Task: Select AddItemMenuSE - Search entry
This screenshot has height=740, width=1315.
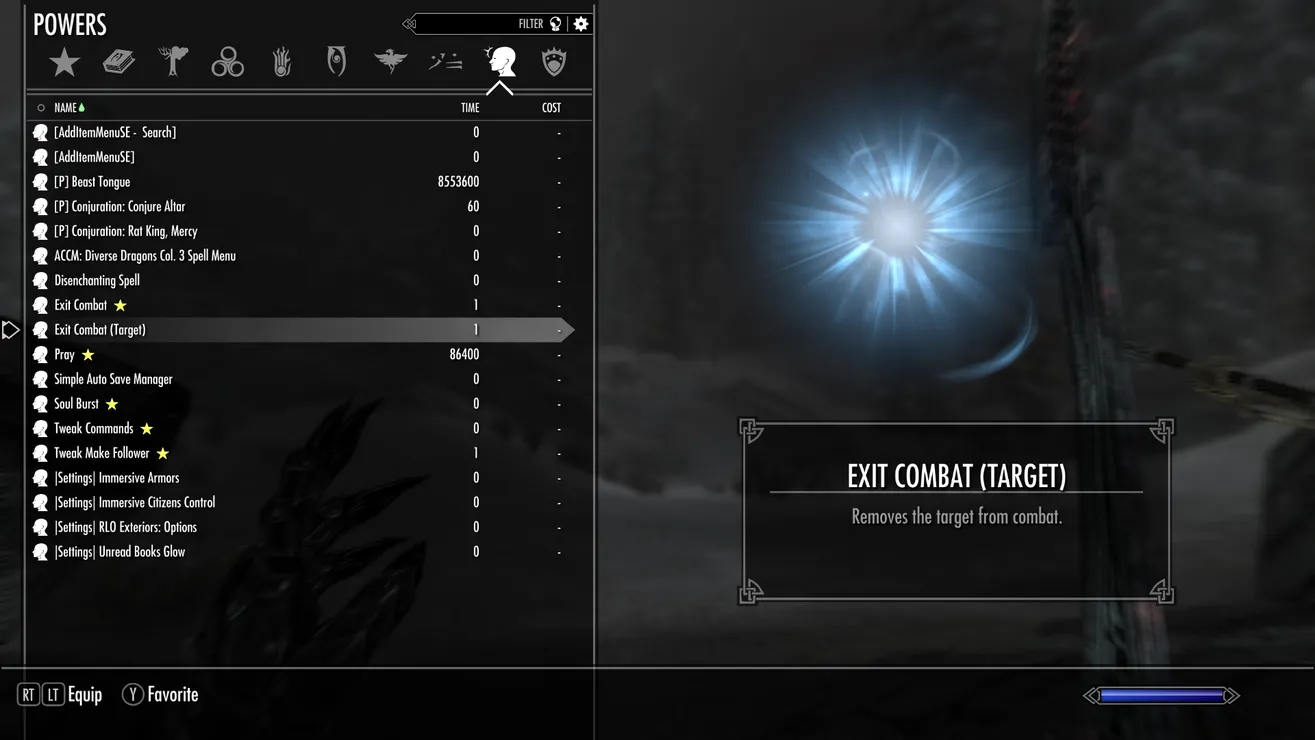Action: coord(115,132)
